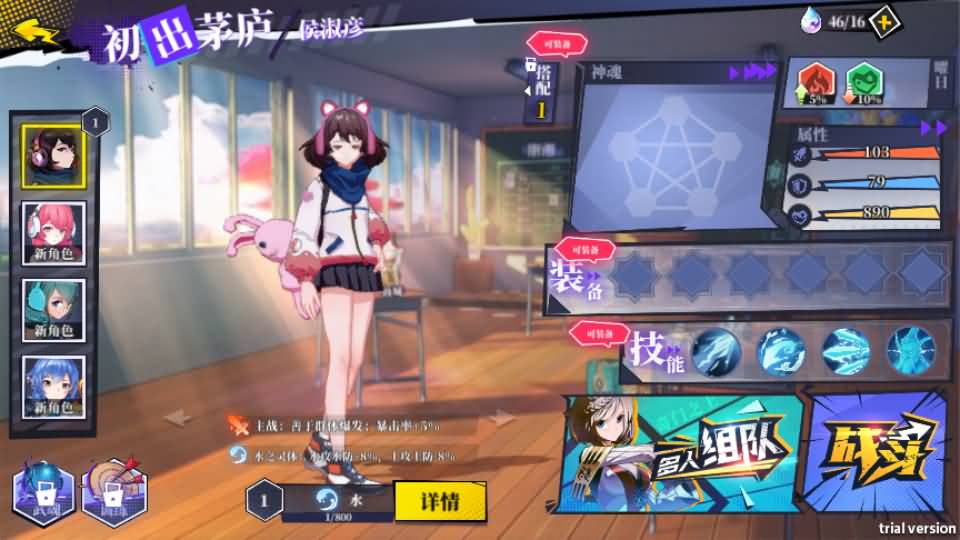Add stamina with the yellow plus button
This screenshot has width=960, height=540.
[885, 21]
